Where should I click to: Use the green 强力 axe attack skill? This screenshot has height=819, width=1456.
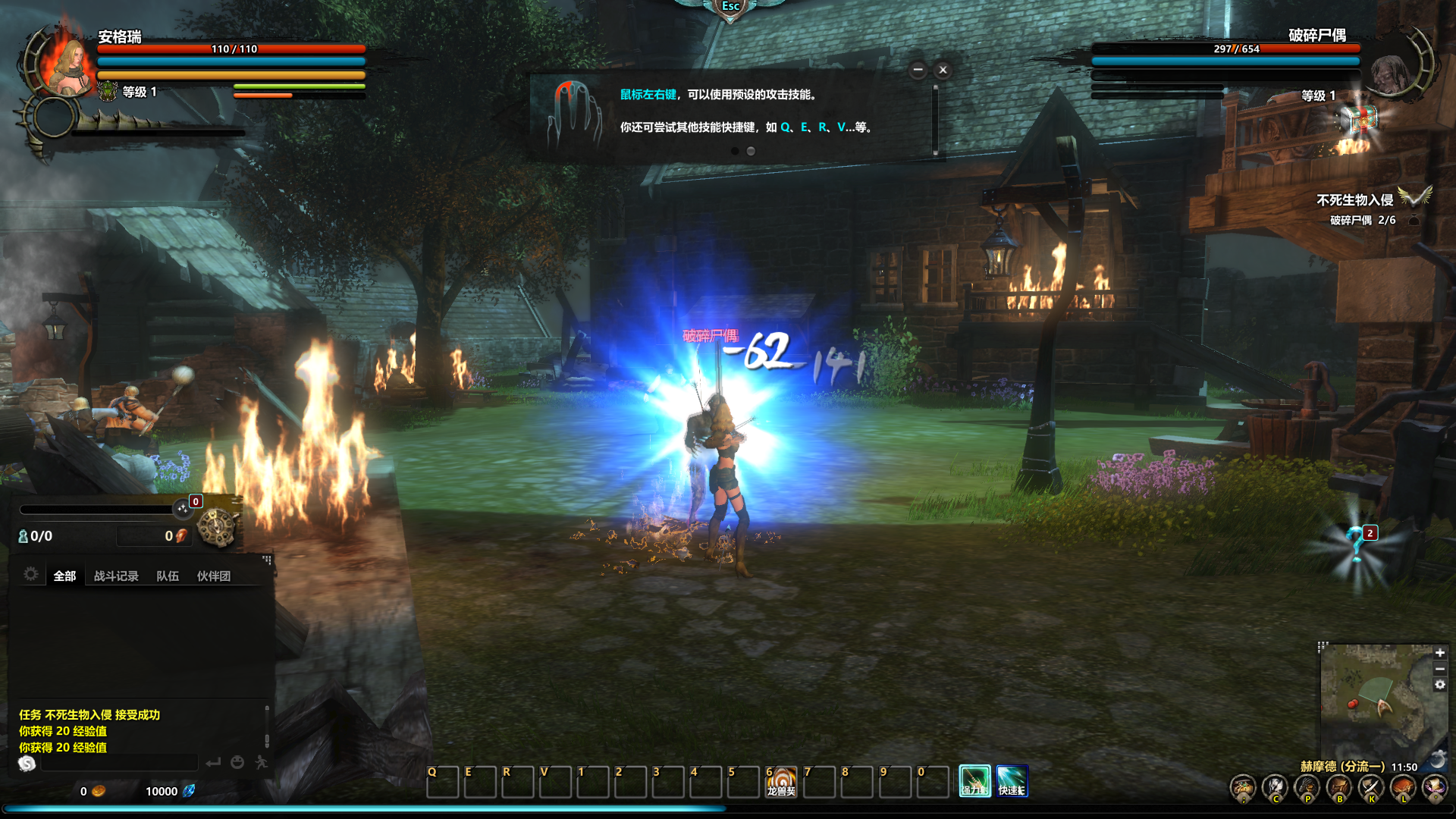click(x=974, y=781)
